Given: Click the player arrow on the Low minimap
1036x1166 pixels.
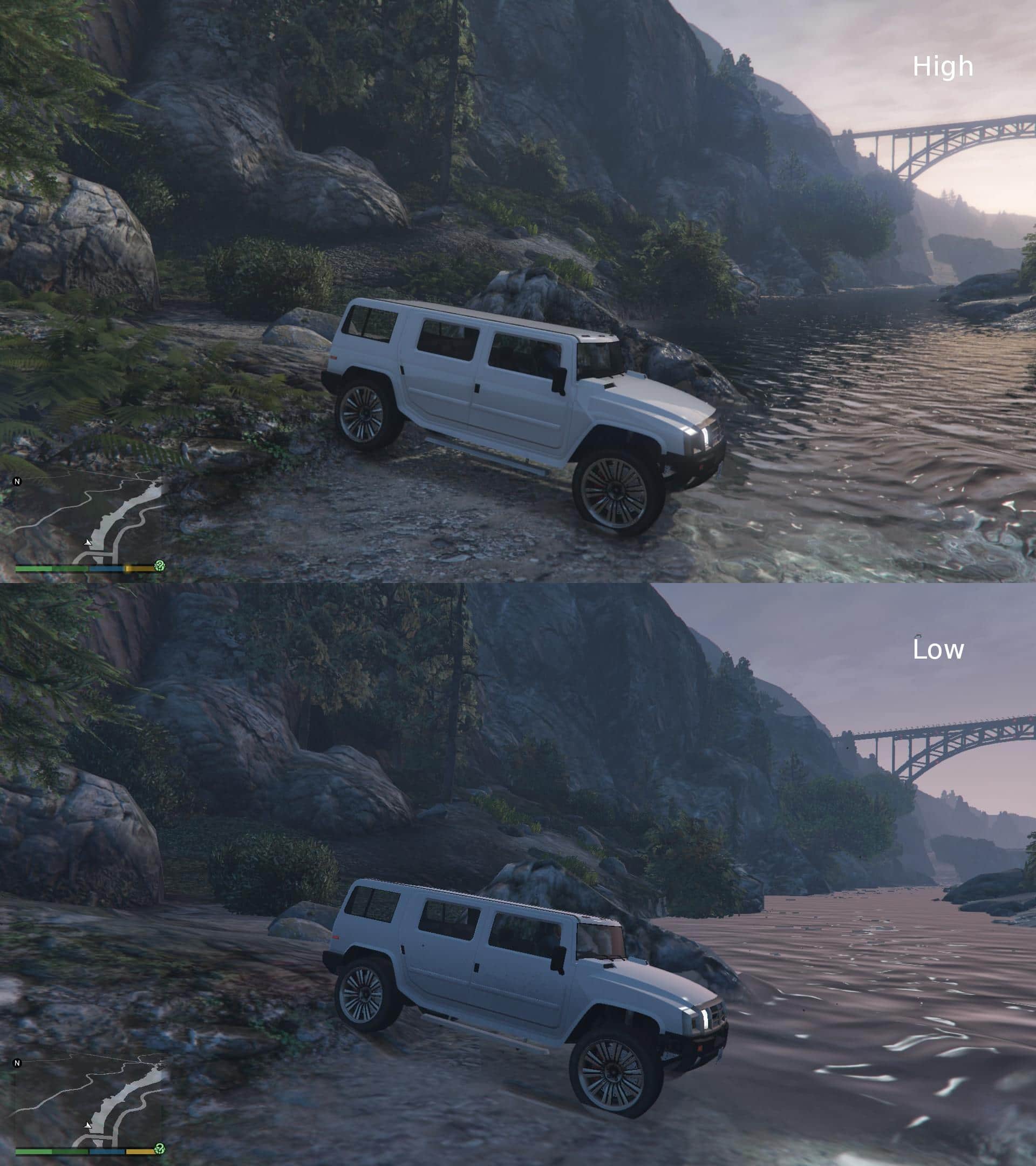Looking at the screenshot, I should [x=87, y=1126].
